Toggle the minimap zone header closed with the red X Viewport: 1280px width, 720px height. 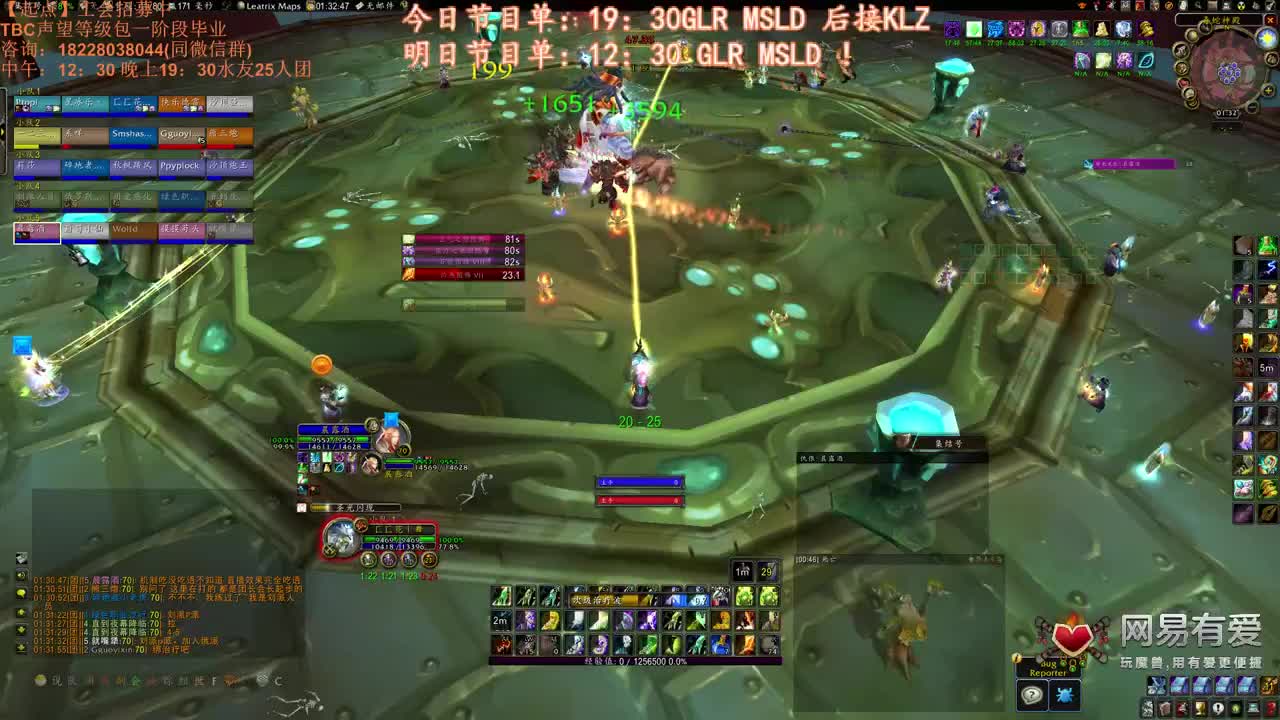coord(1271,20)
